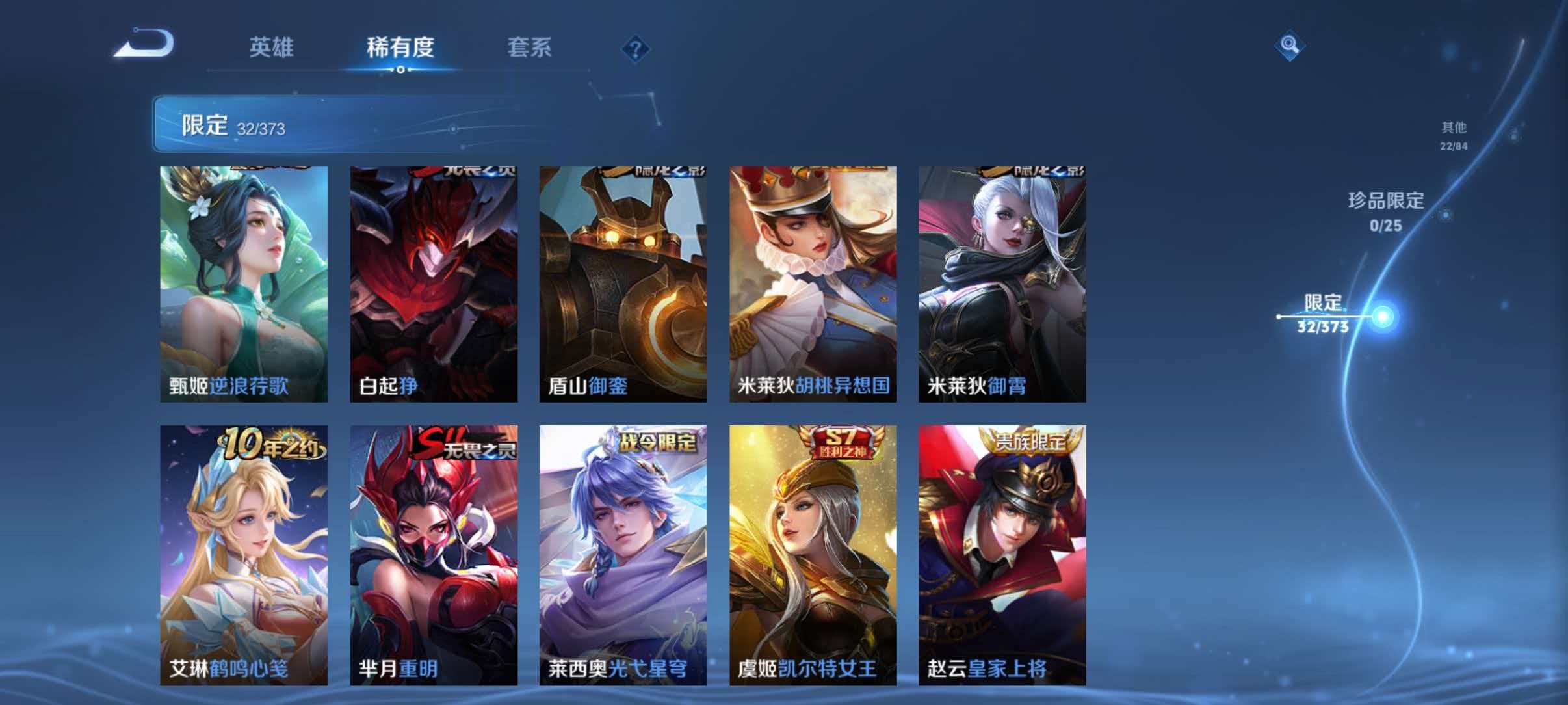Switch to the 英雄 tab
The image size is (1568, 705).
coord(273,48)
